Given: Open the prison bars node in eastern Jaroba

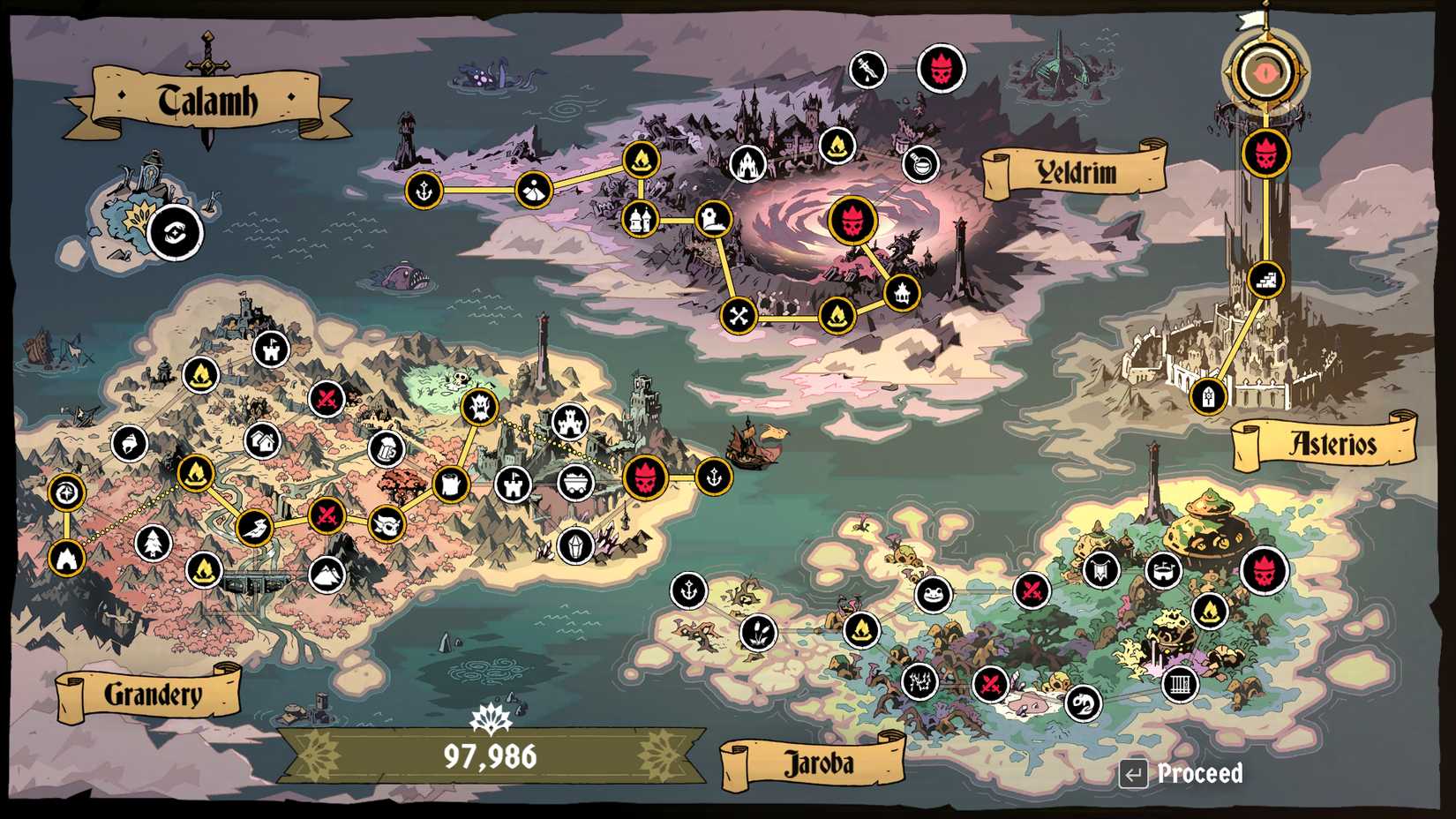Looking at the screenshot, I should [x=1181, y=686].
